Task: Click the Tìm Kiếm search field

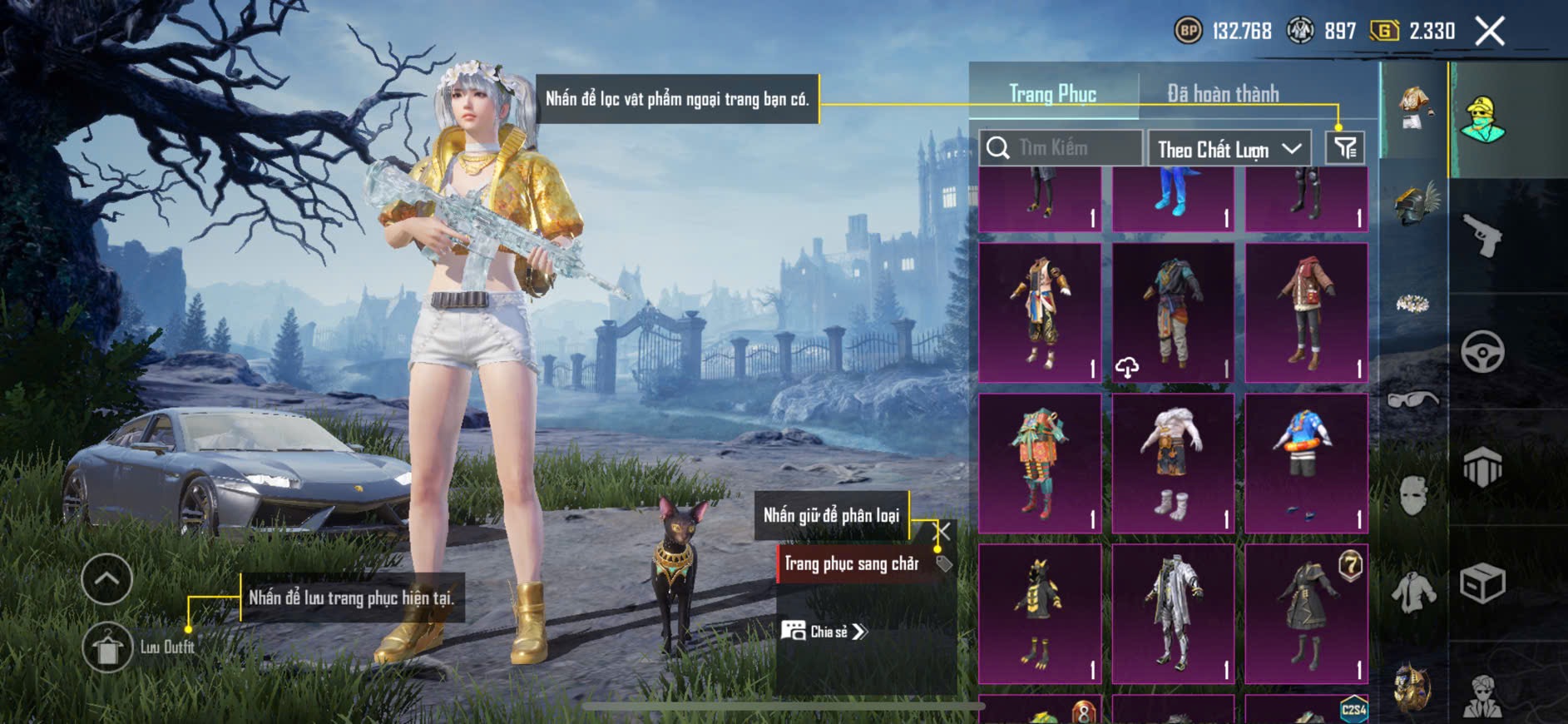Action: 1061,148
